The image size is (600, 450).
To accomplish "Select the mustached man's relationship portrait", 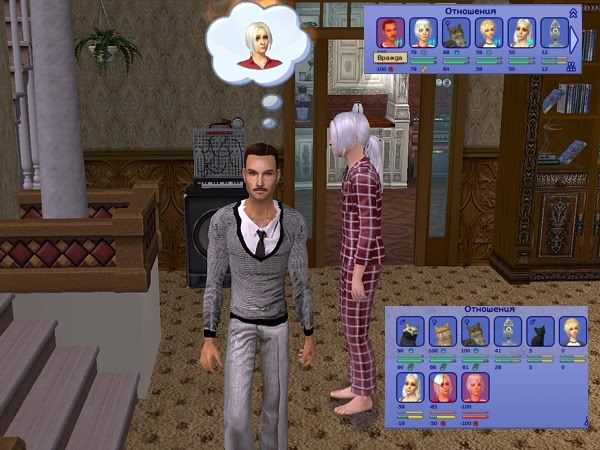I will (390, 33).
